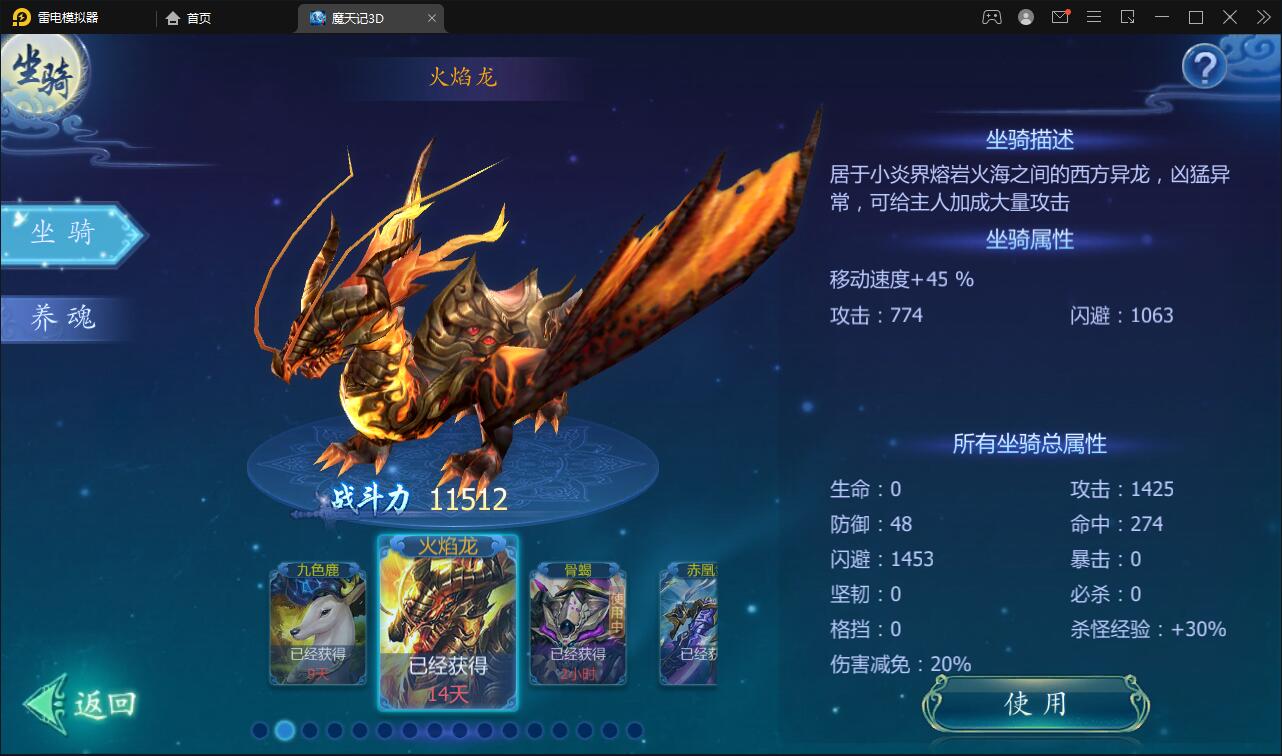This screenshot has height=756, width=1282.
Task: Click the hamburger menu icon in title bar
Action: click(x=1093, y=17)
